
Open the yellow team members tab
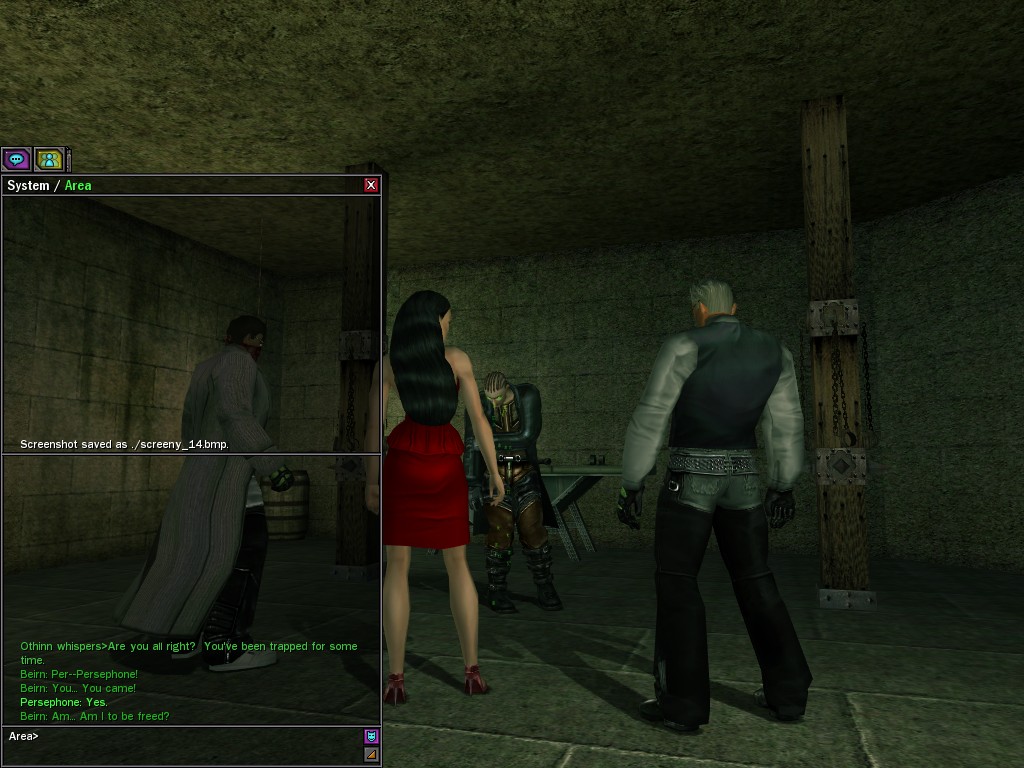point(49,159)
